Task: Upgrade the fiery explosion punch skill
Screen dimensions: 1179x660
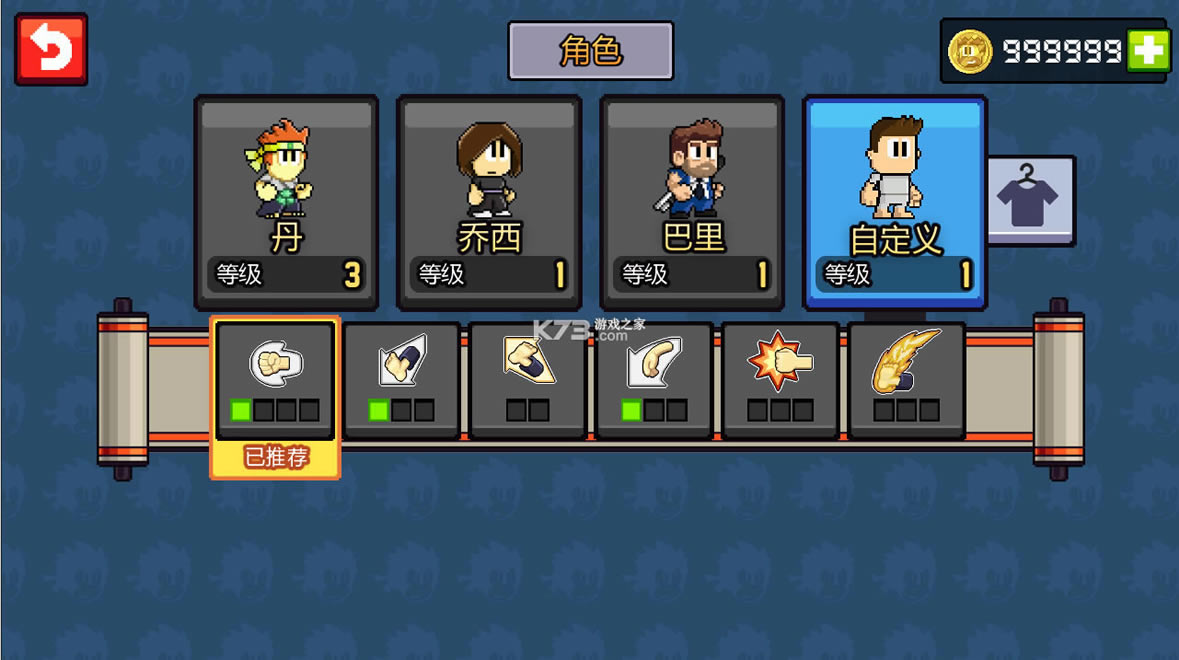Action: 780,379
